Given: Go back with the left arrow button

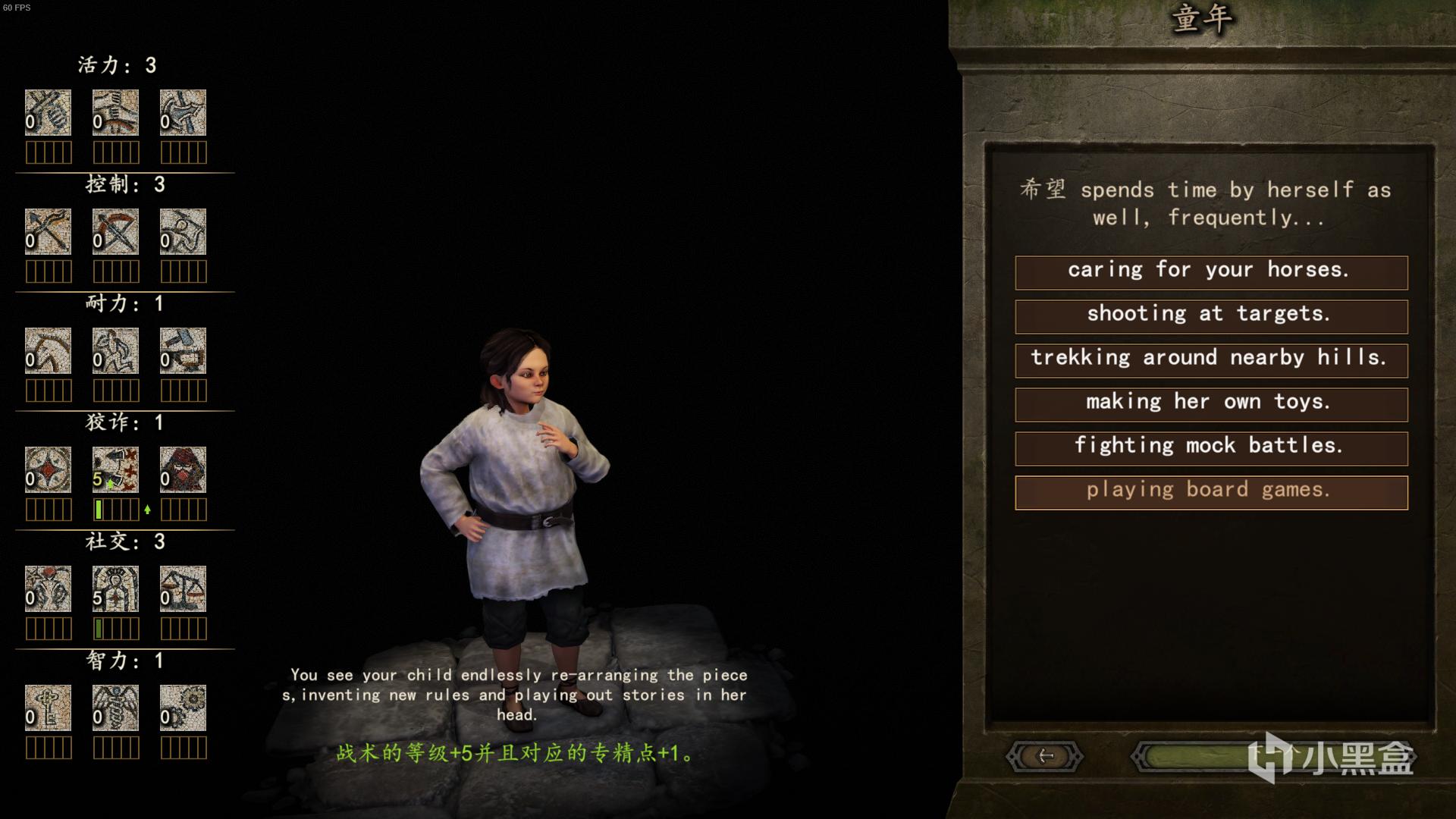Looking at the screenshot, I should (x=1044, y=756).
